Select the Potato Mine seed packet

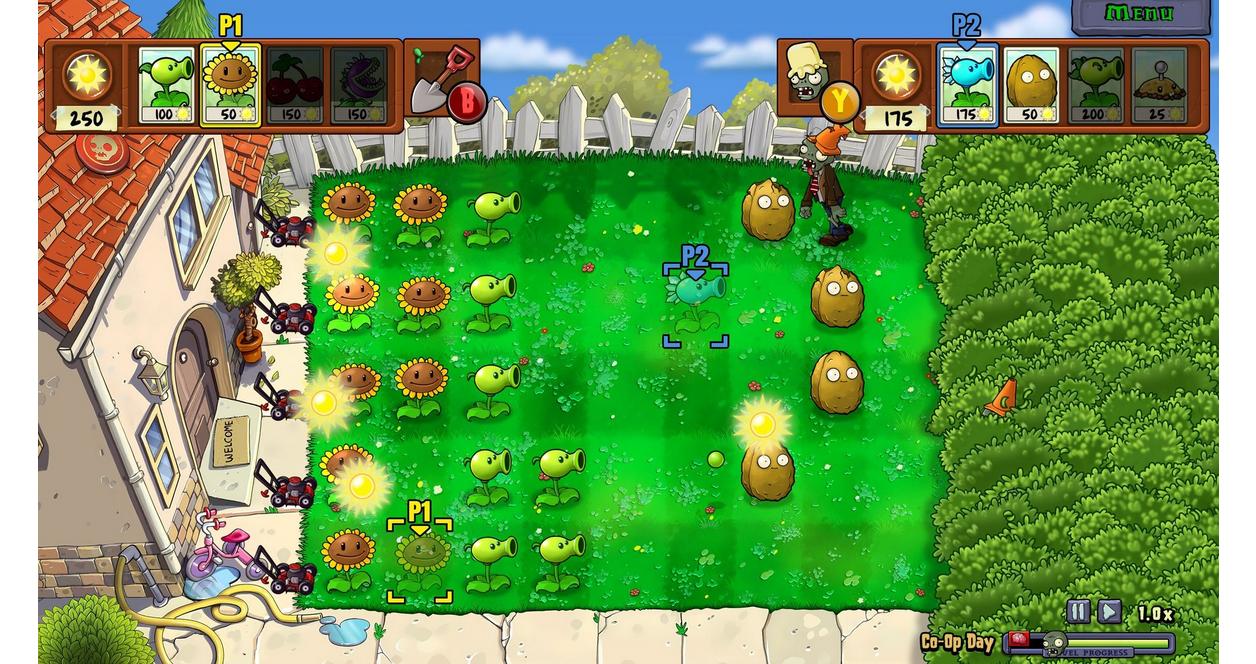pyautogui.click(x=1160, y=85)
